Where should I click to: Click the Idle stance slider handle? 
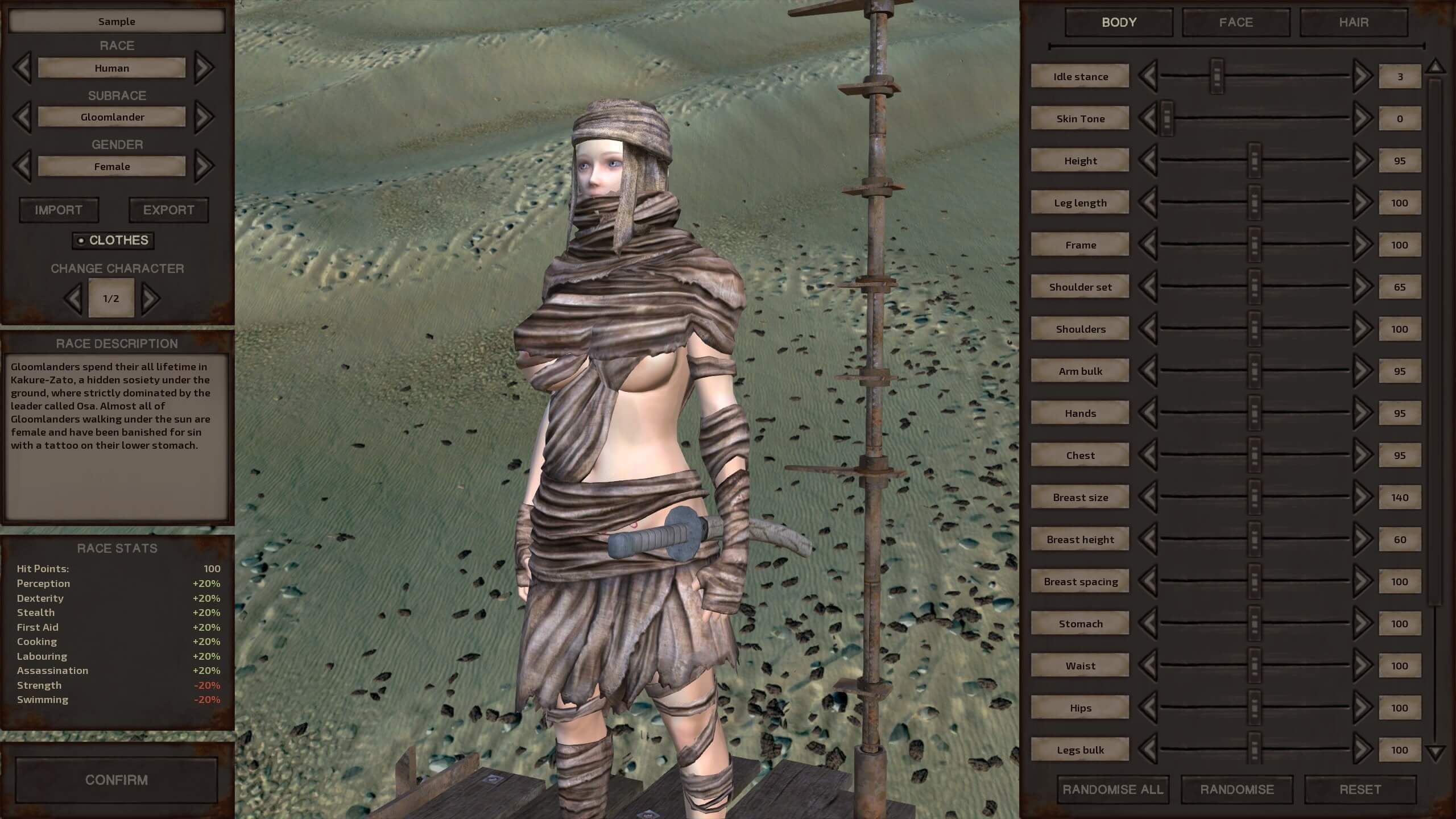click(x=1217, y=76)
